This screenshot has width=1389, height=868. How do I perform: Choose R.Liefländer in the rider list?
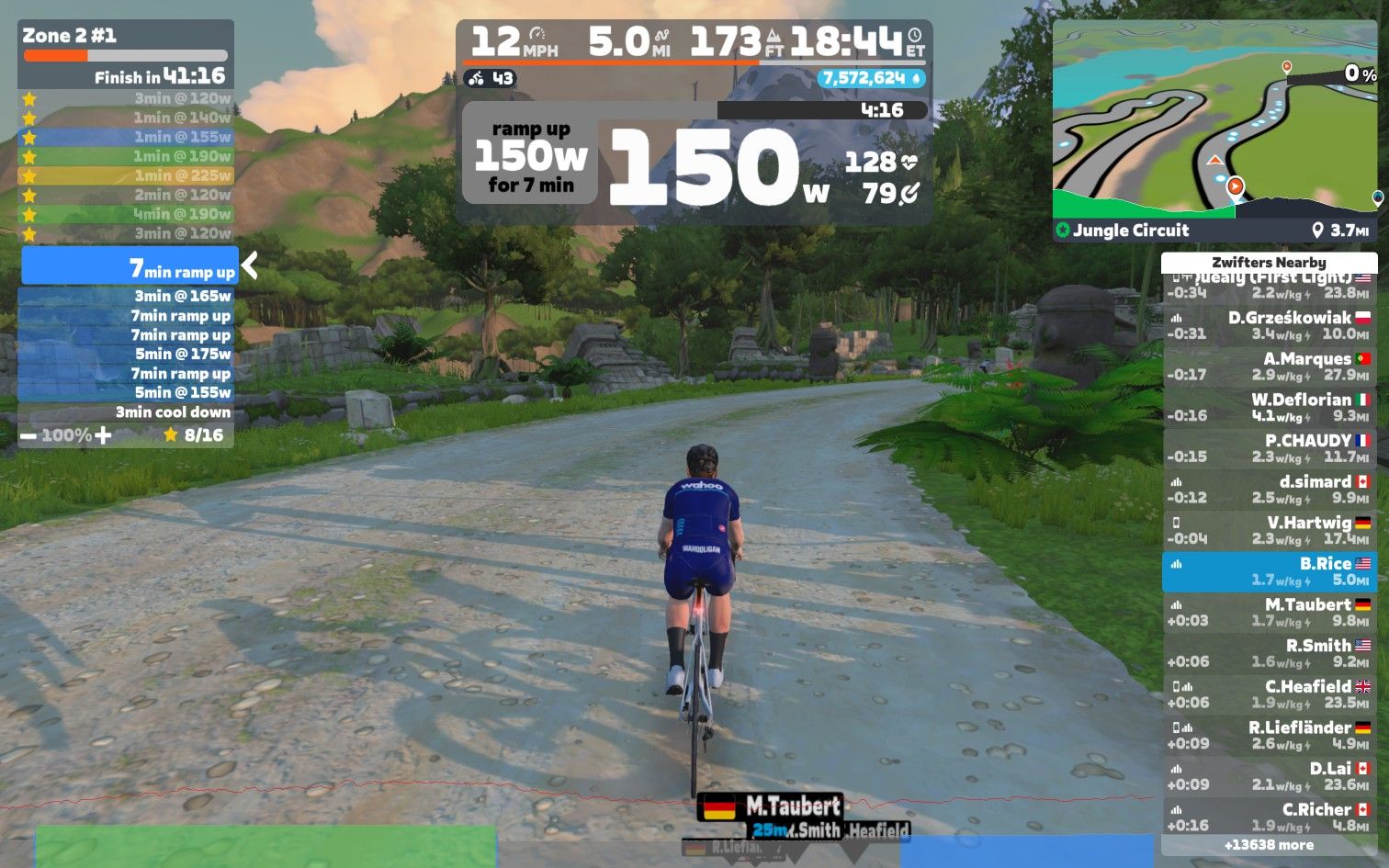tap(1269, 735)
